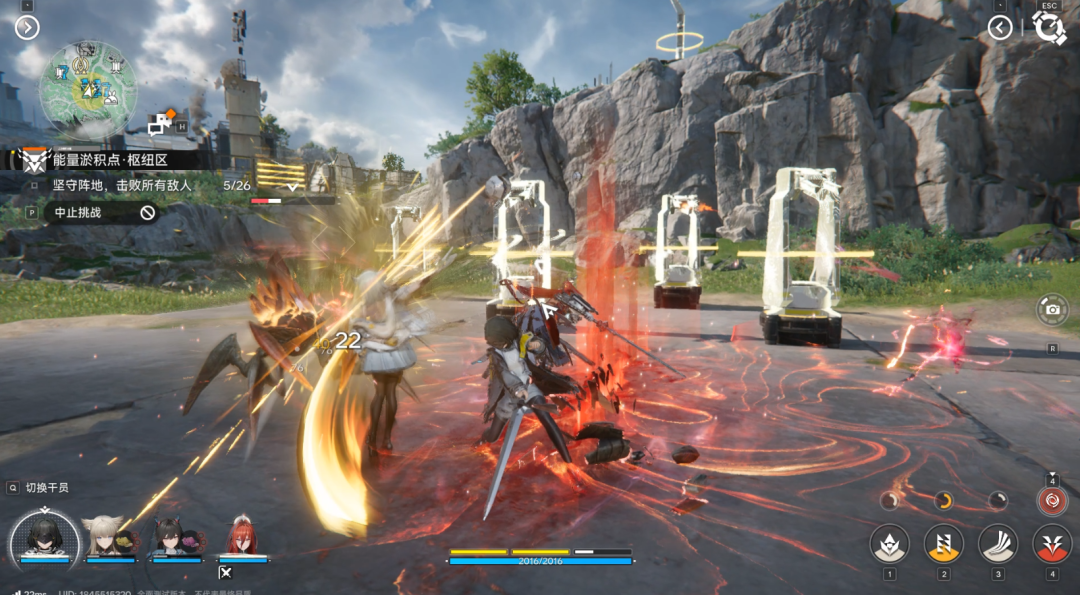Click the left-arrow collapse button near the gear icon
Image resolution: width=1080 pixels, height=595 pixels.
coord(1000,27)
